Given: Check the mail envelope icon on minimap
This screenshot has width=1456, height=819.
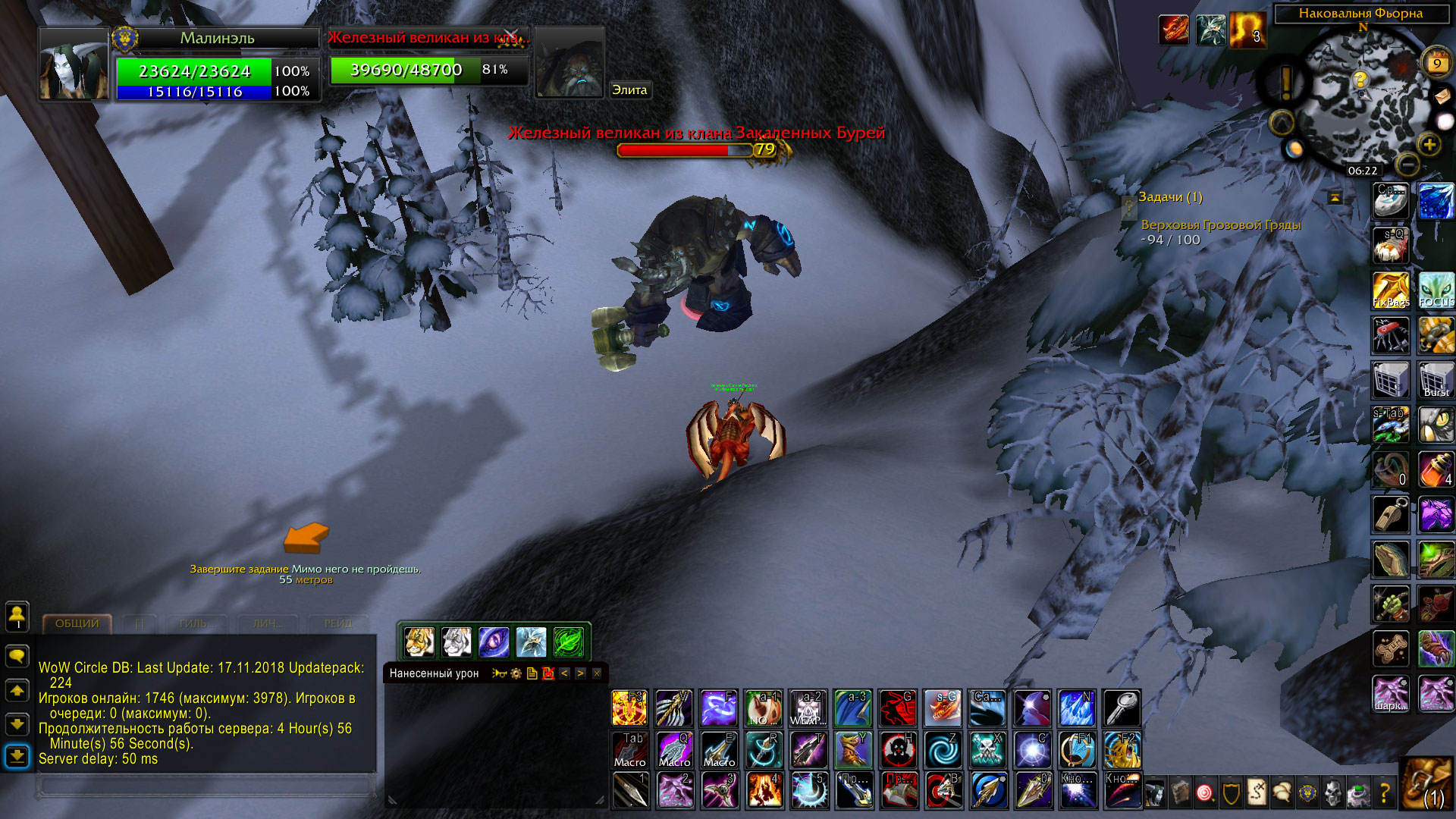Looking at the screenshot, I should tap(1442, 96).
